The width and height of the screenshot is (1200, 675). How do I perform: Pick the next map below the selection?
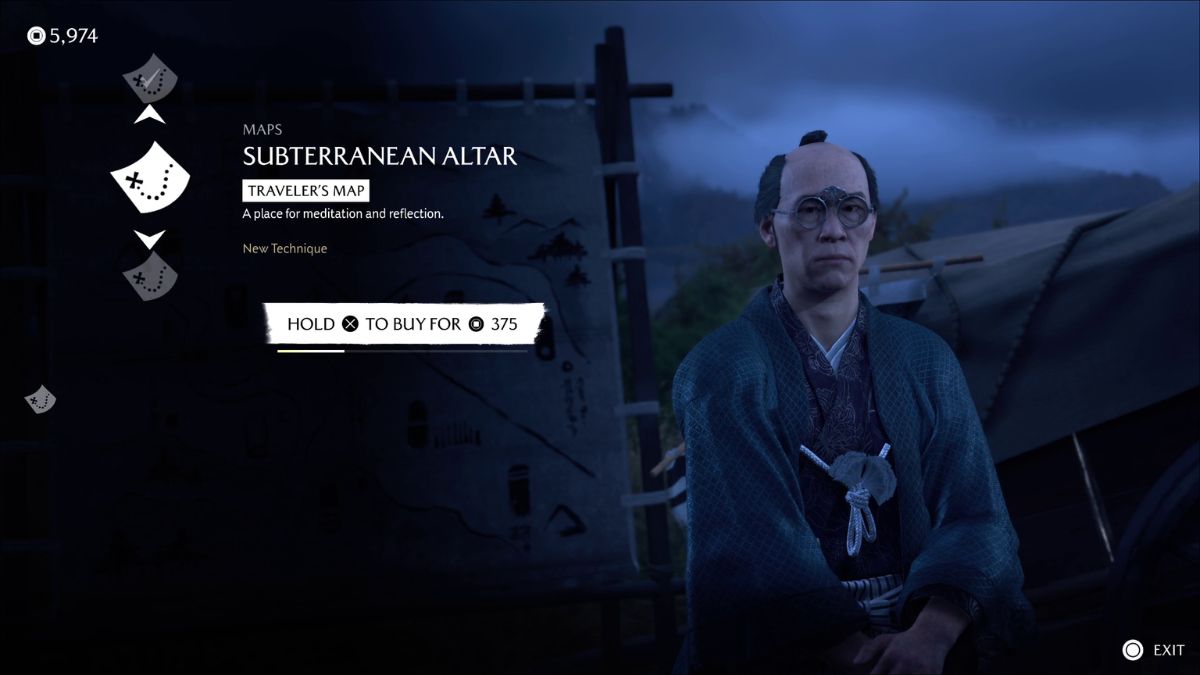(x=150, y=273)
